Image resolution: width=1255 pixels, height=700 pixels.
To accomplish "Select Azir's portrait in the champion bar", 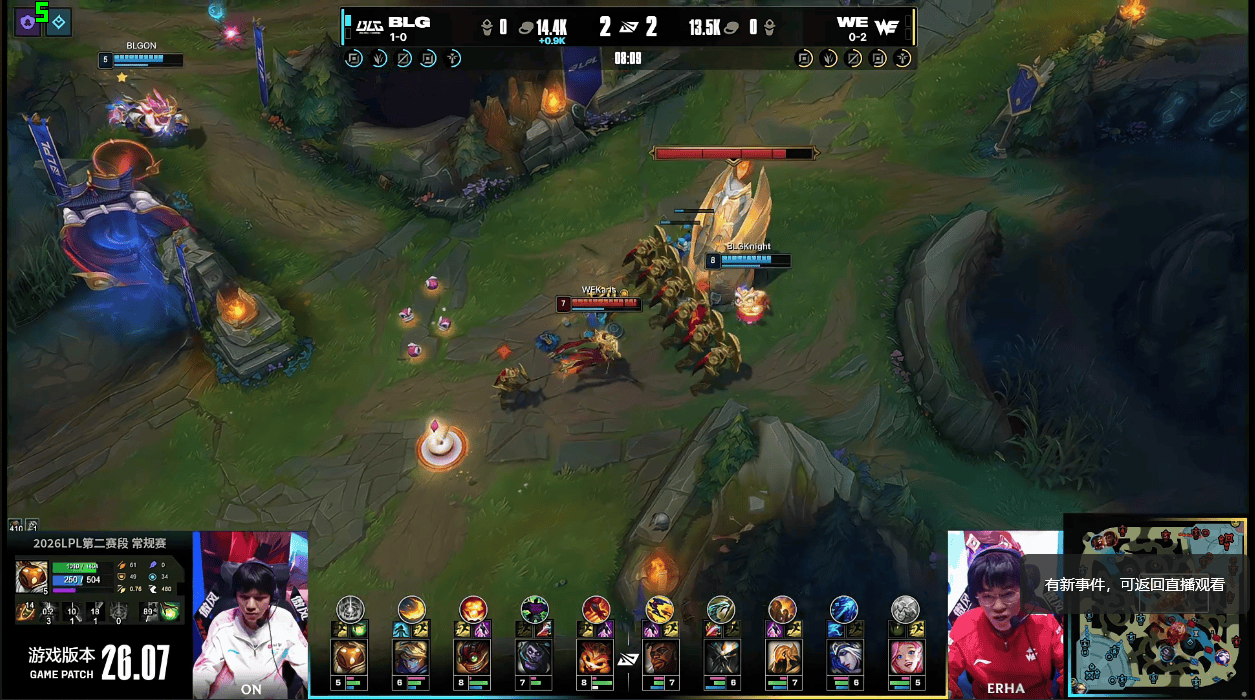I will tap(782, 657).
